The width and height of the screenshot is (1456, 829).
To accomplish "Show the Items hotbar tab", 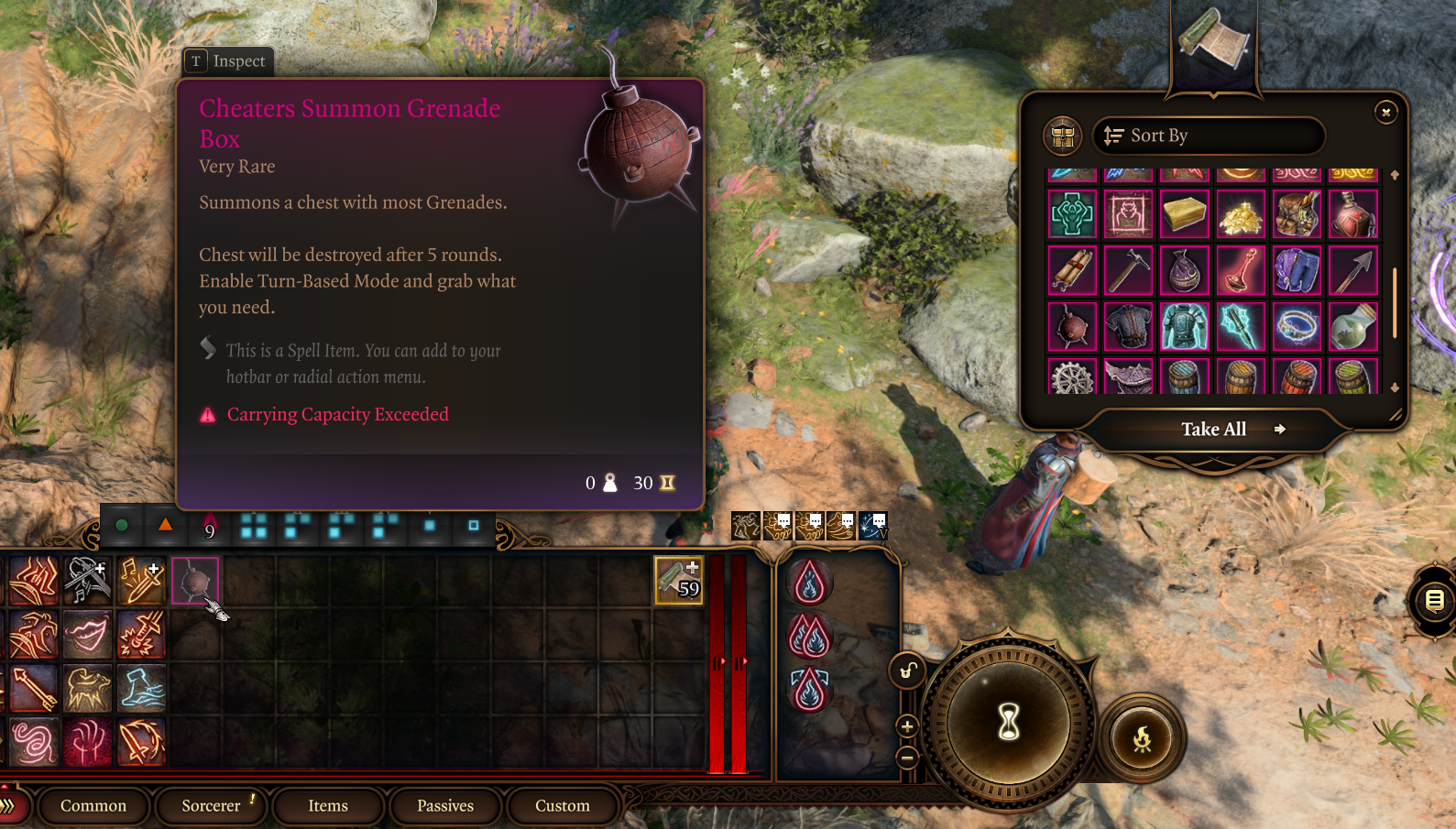I will pos(328,806).
